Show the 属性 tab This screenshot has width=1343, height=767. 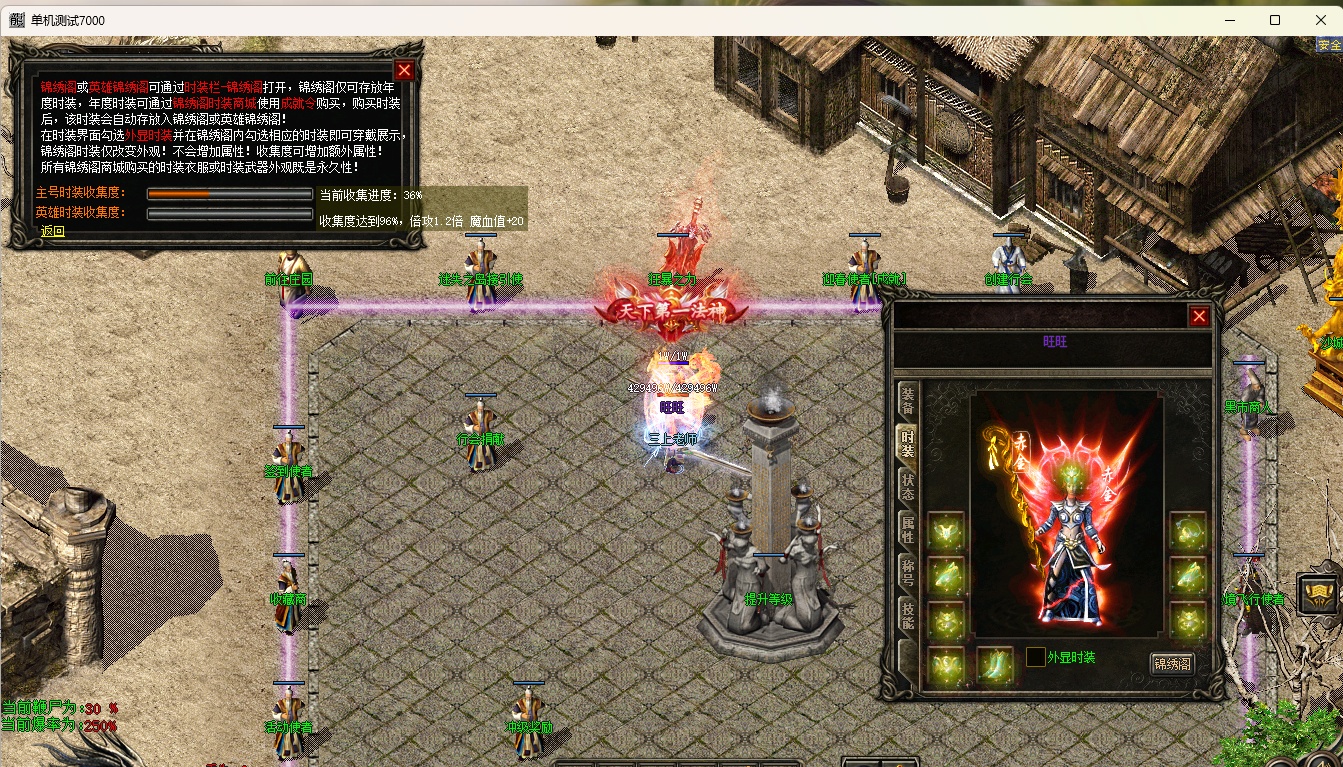point(907,529)
